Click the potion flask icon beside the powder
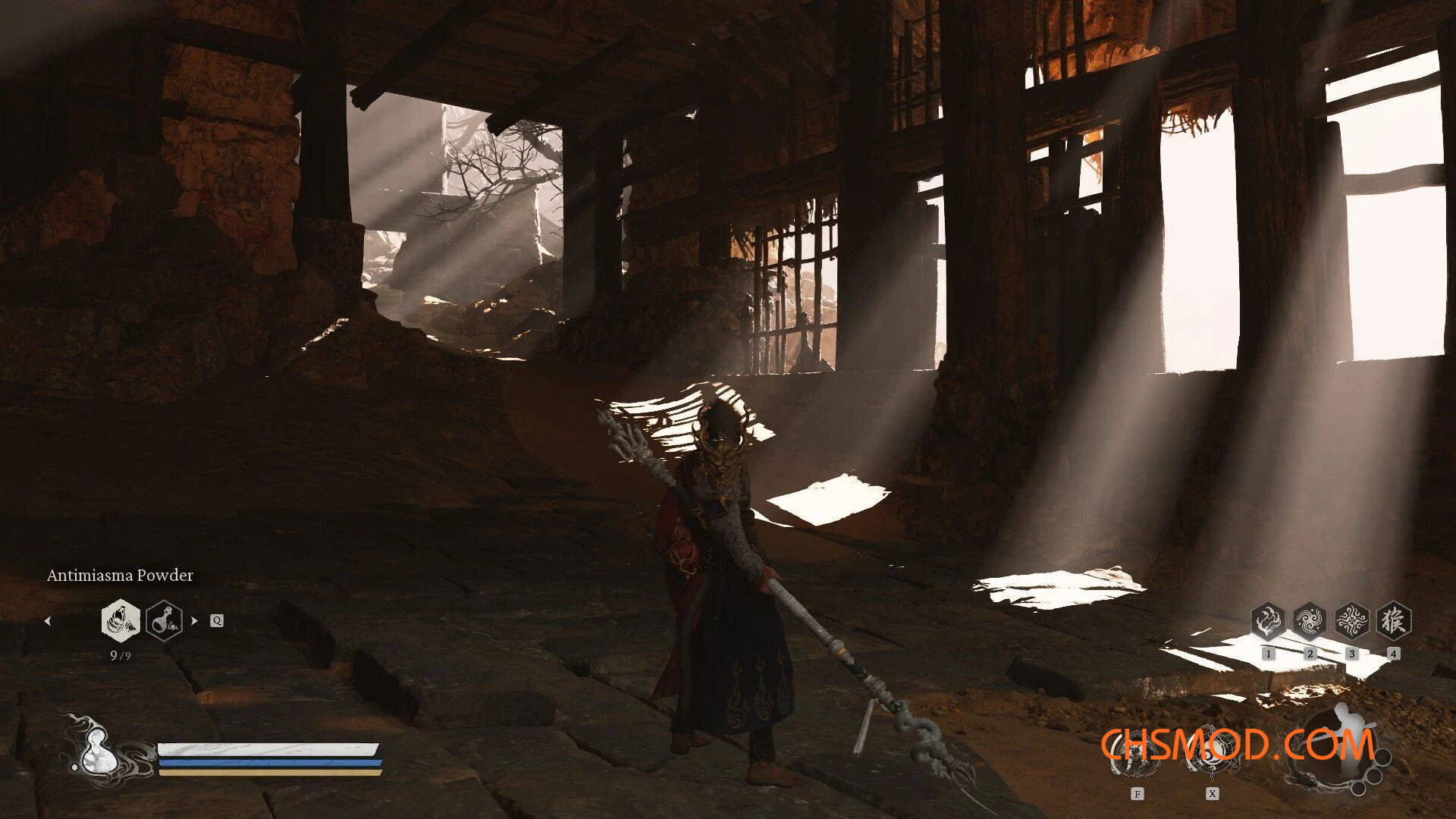 [165, 621]
